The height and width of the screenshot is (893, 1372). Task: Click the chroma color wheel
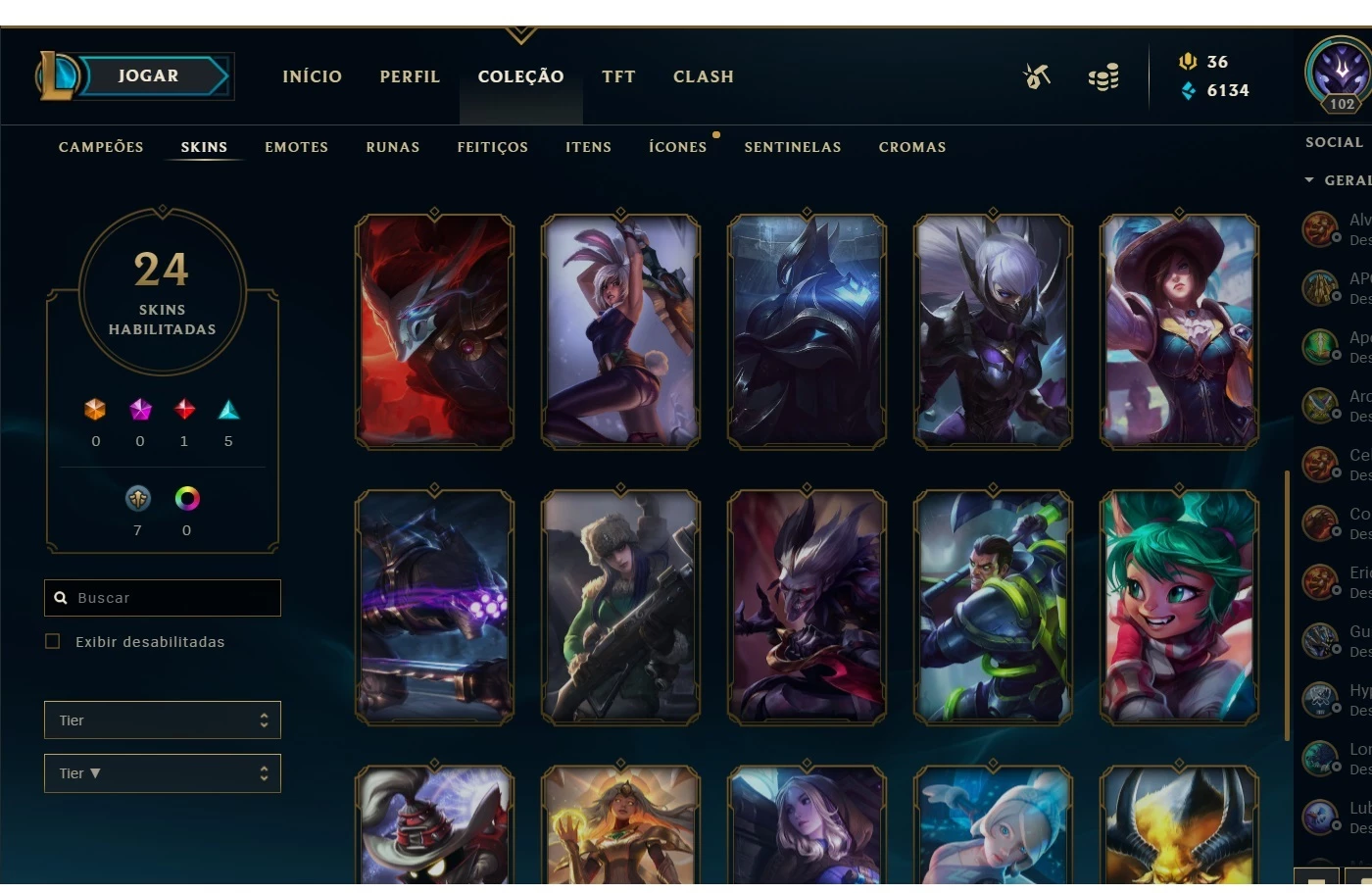pyautogui.click(x=186, y=499)
